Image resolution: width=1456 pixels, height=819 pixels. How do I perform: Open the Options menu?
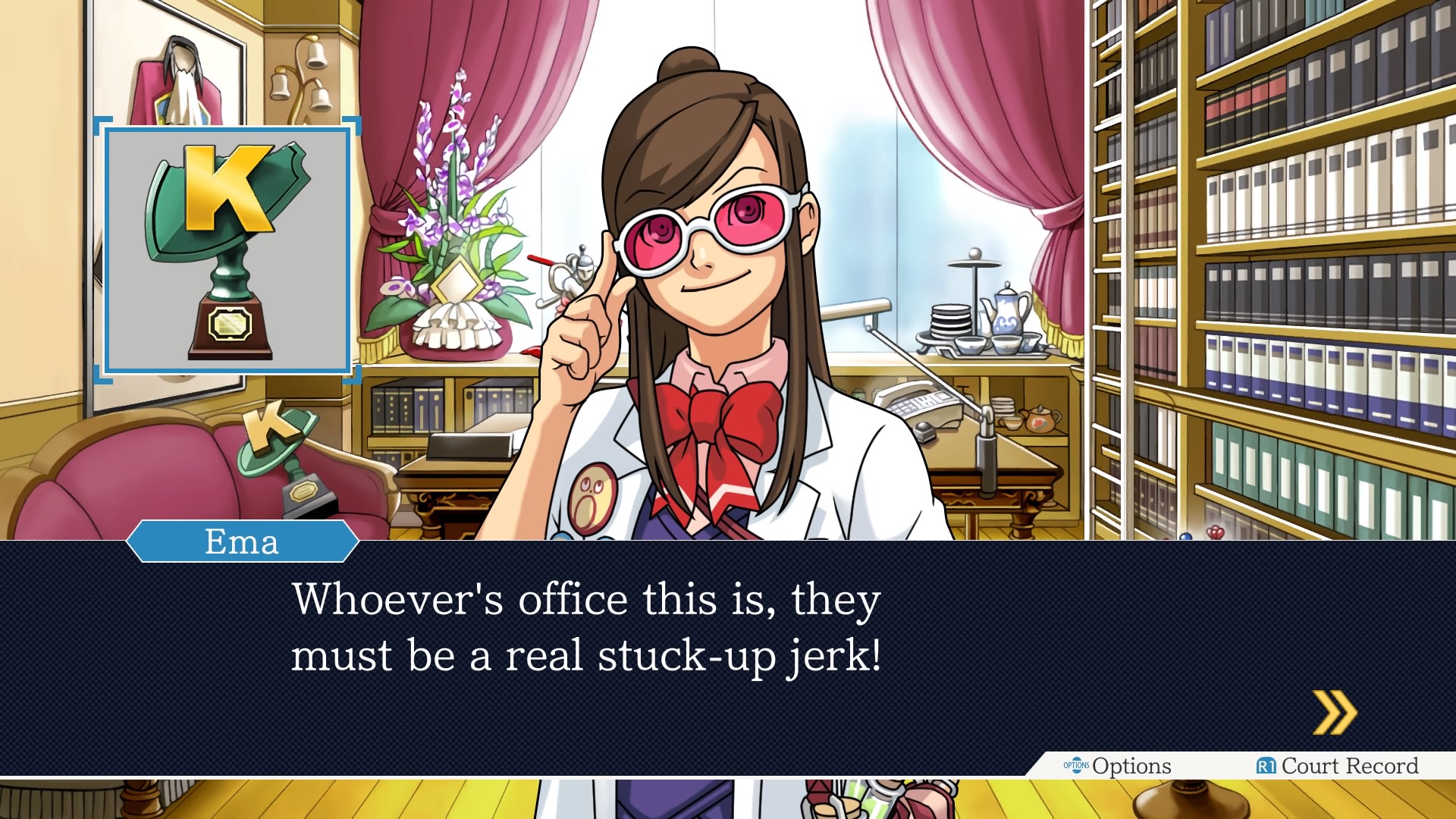[x=1118, y=766]
